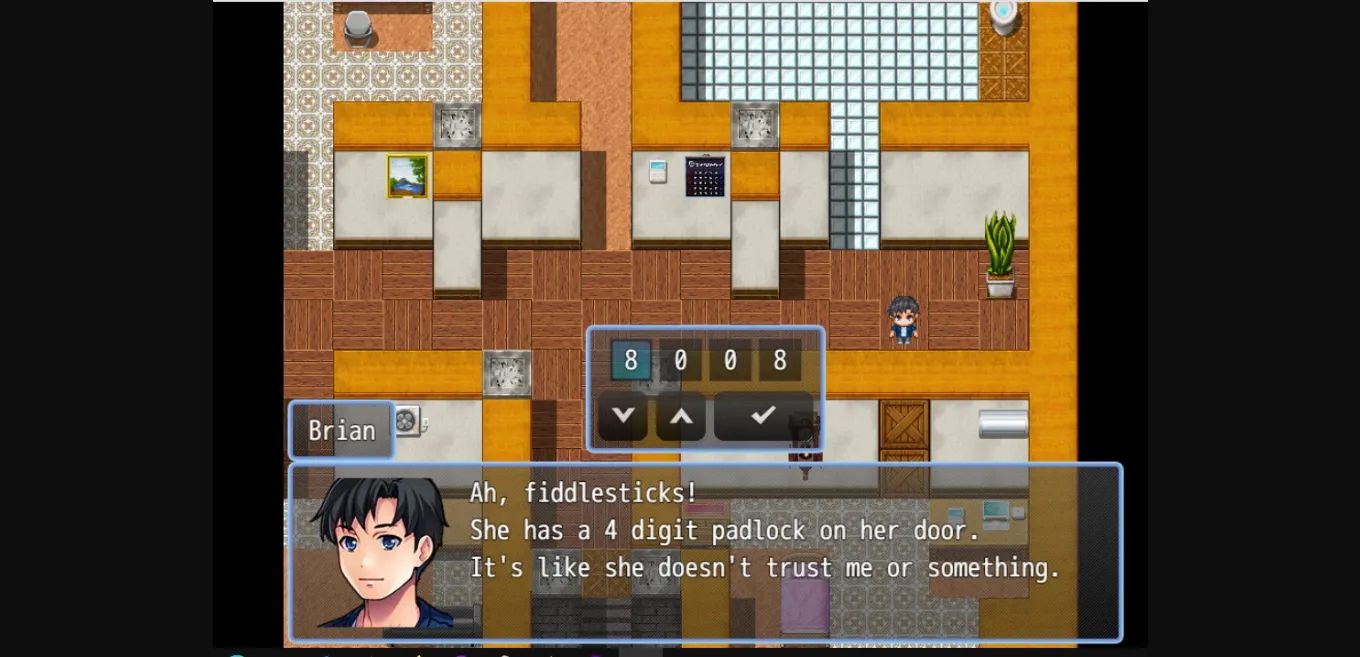Viewport: 1360px width, 657px height.
Task: Select the highlighted 8 digit
Action: (x=631, y=361)
